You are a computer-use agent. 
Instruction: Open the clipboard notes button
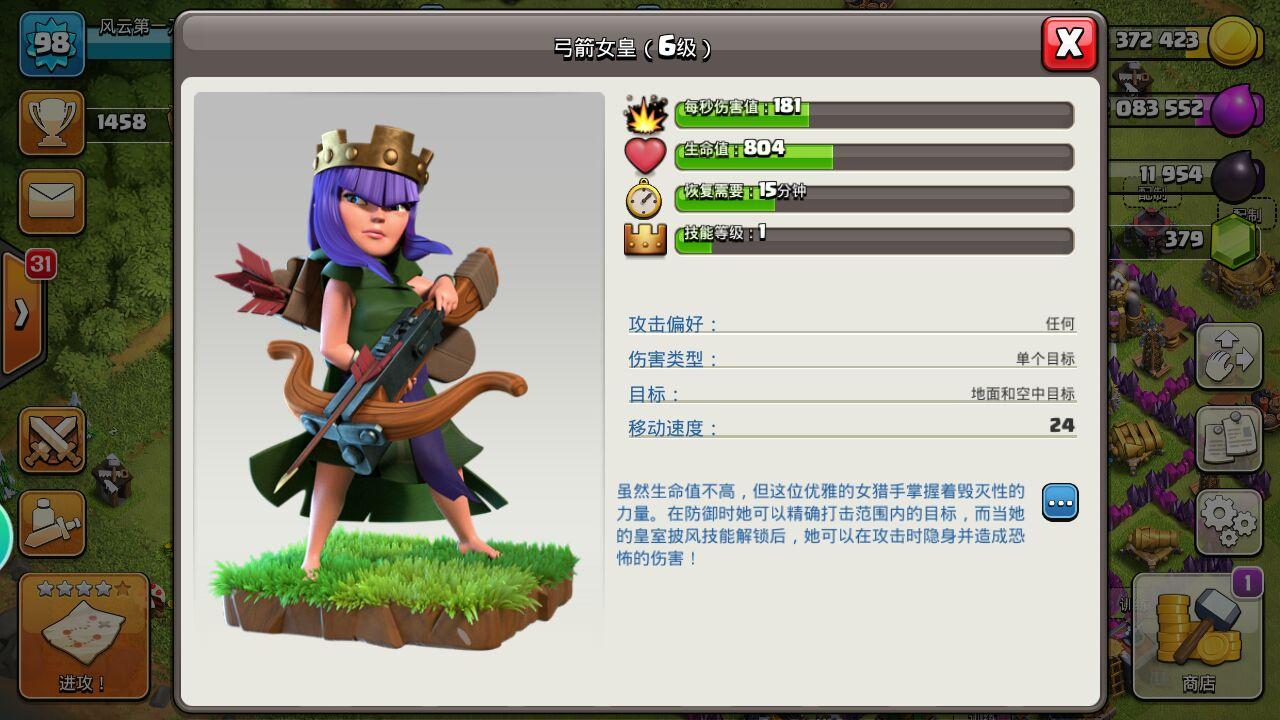[1228, 439]
